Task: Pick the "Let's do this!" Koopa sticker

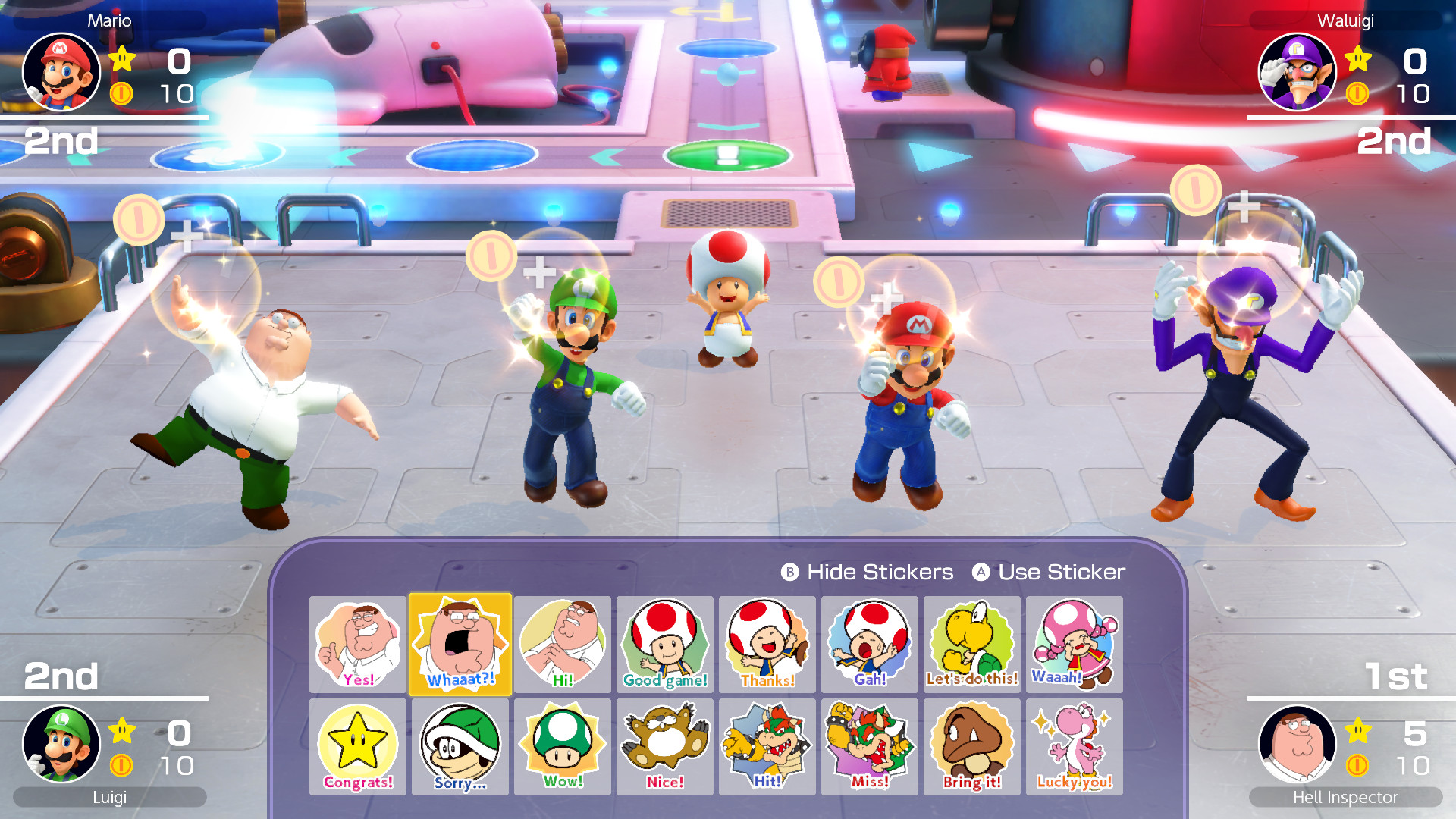Action: [x=971, y=644]
